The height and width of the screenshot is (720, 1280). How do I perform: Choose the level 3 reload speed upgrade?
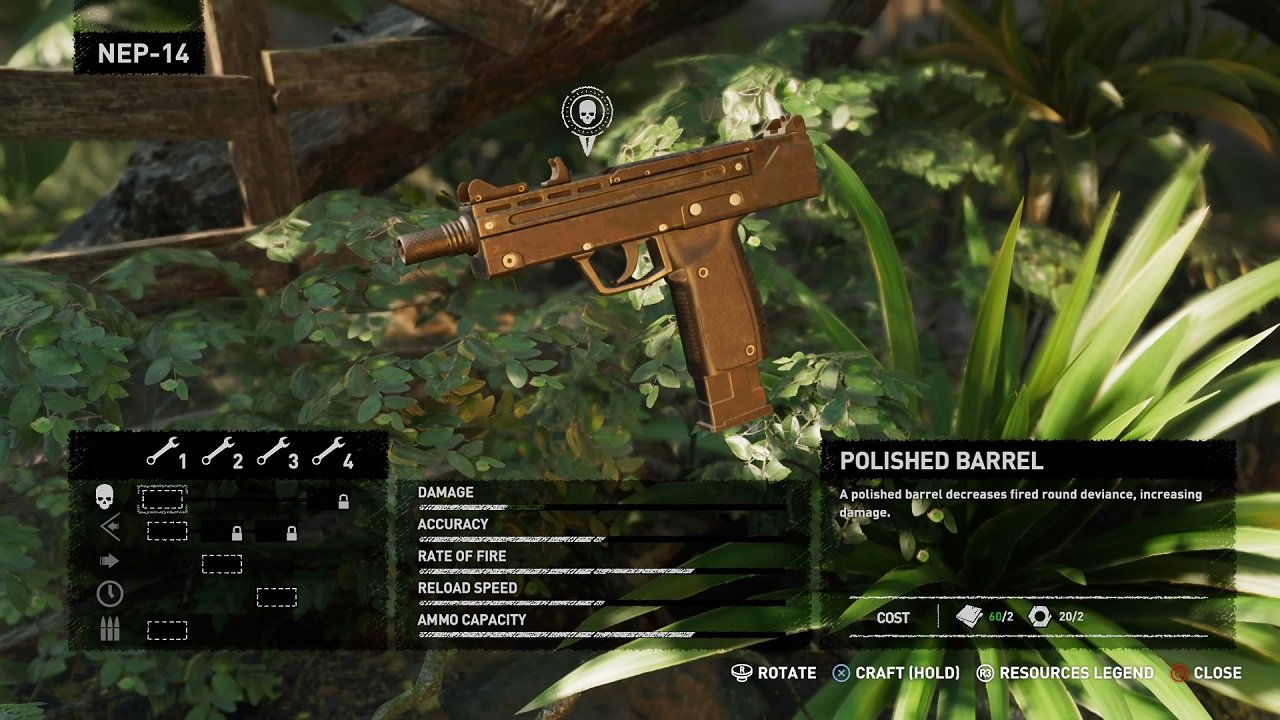[x=277, y=597]
